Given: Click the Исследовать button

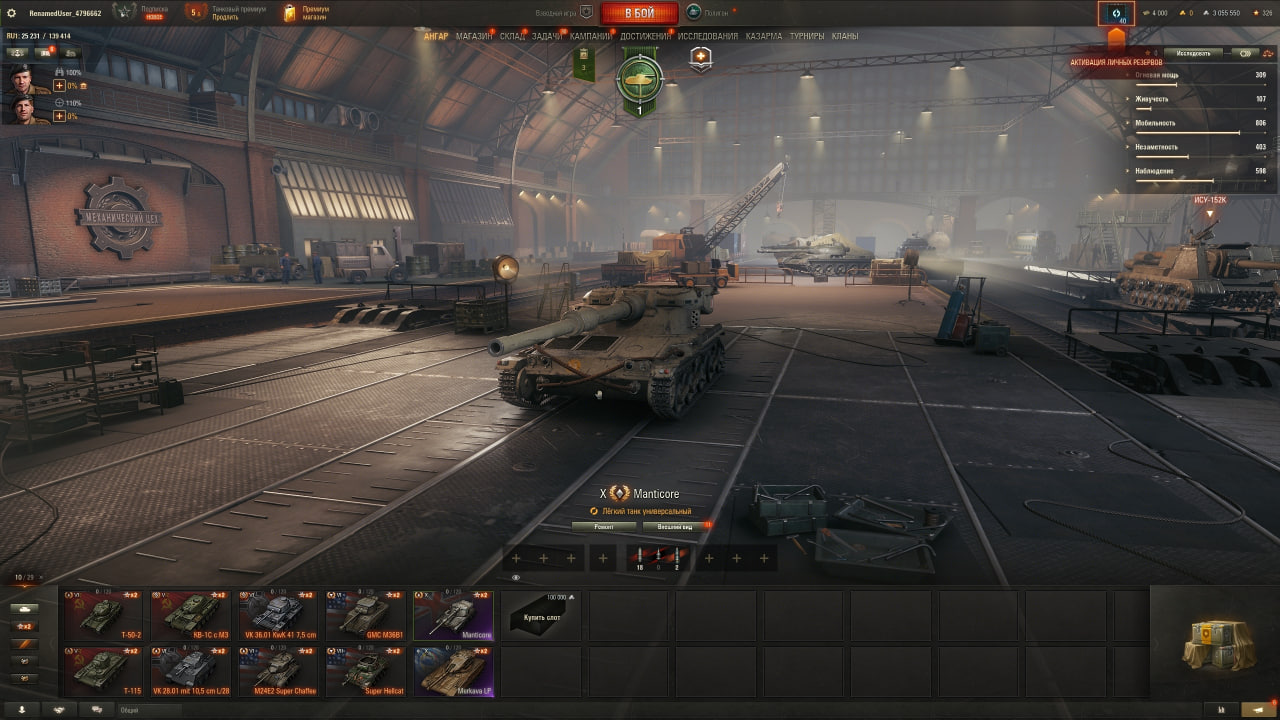Looking at the screenshot, I should (x=1193, y=53).
